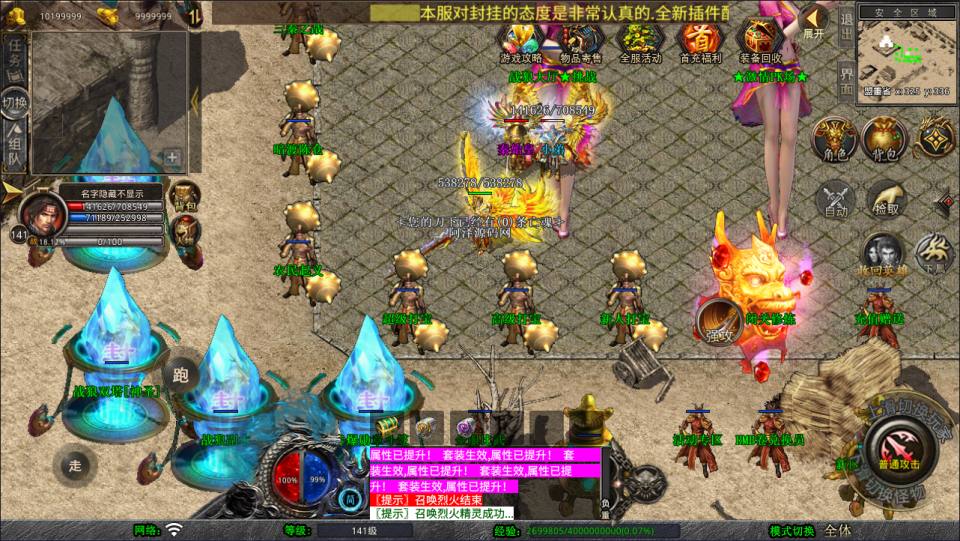Open the 组队 team tab
960x541 pixels.
(x=15, y=146)
